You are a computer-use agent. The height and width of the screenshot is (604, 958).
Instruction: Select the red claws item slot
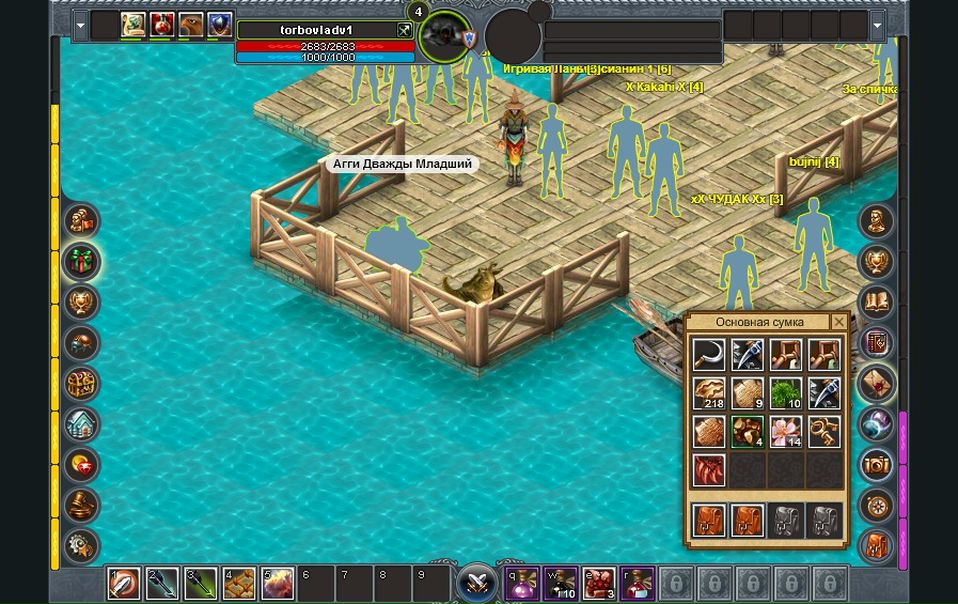coord(709,470)
